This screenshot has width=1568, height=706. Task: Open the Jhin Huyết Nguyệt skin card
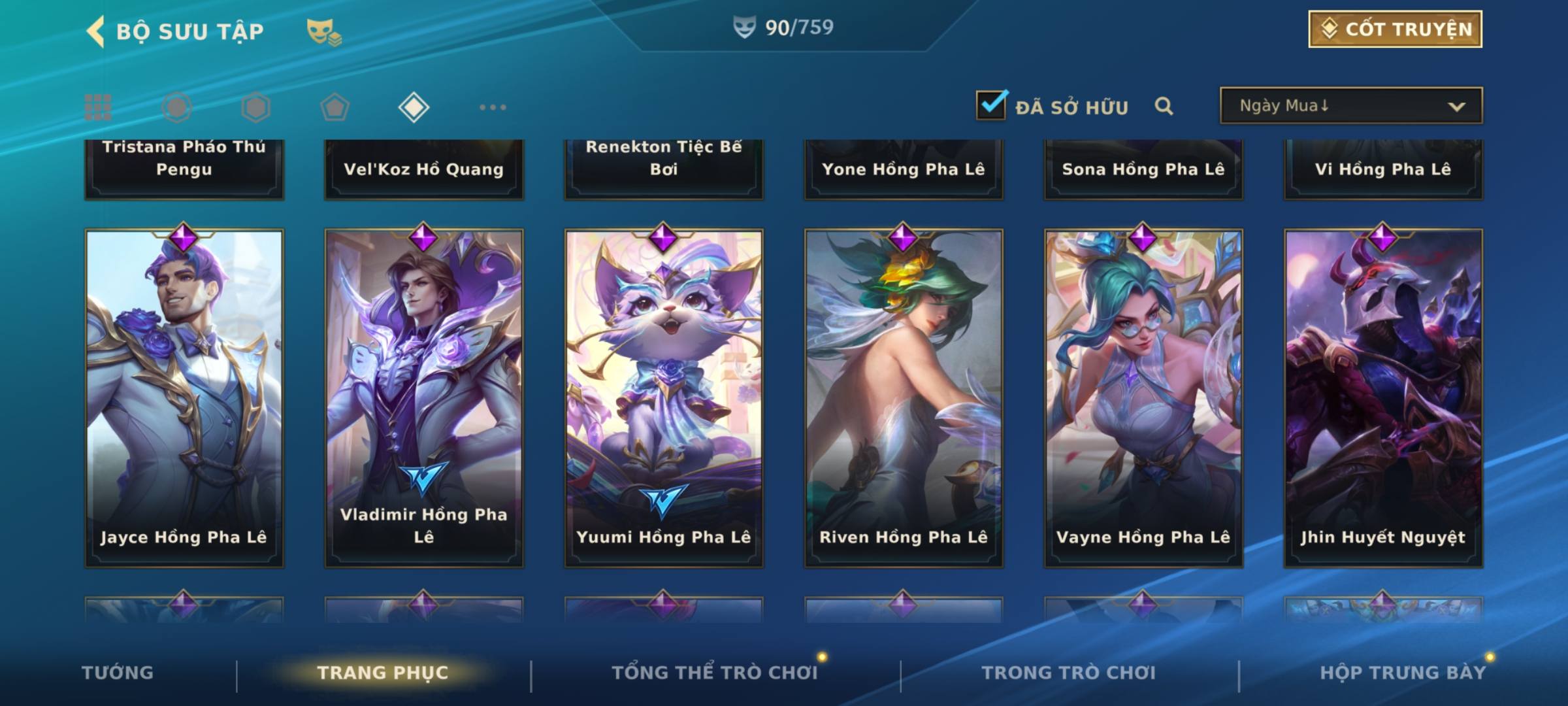click(x=1383, y=397)
